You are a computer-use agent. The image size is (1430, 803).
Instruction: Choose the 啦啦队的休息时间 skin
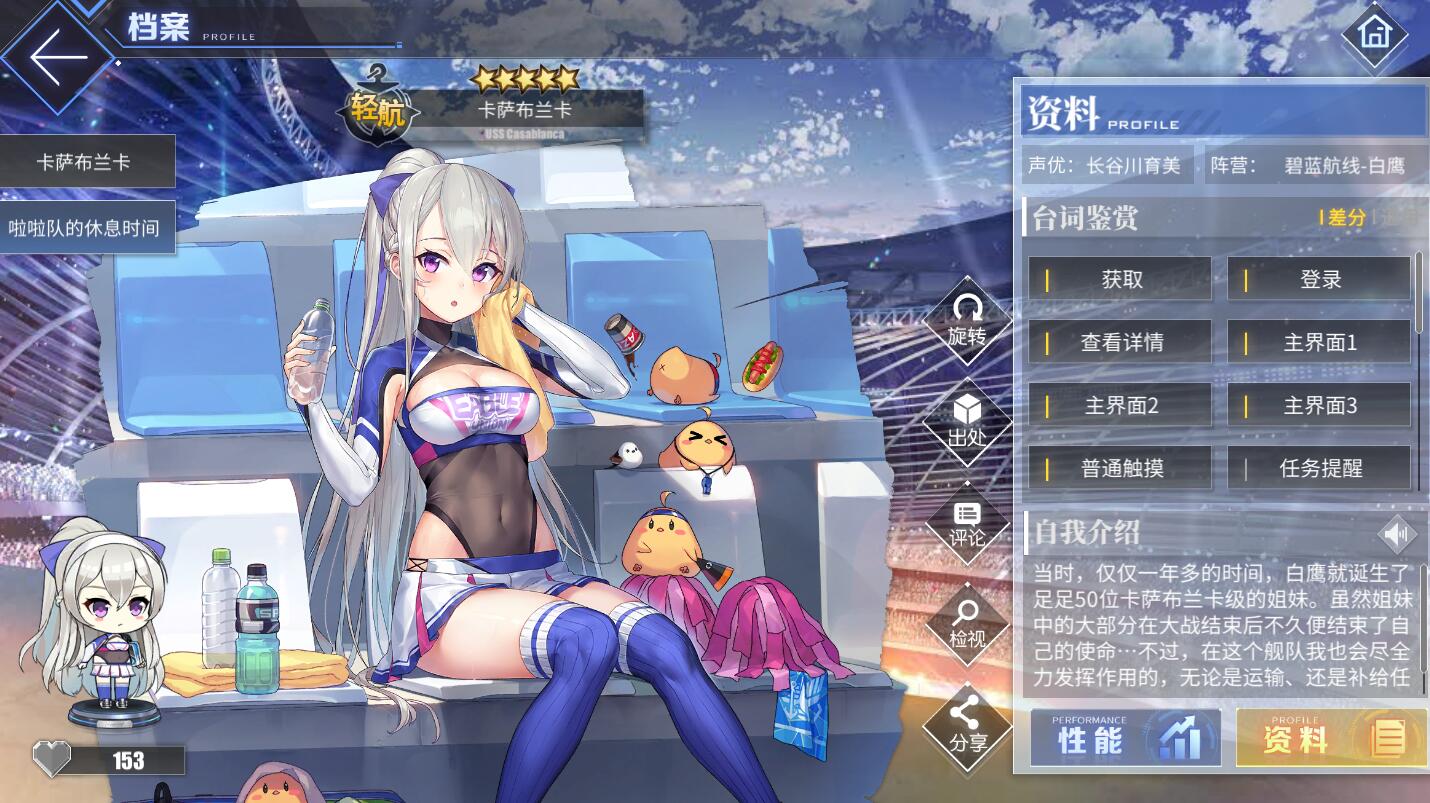[x=87, y=228]
